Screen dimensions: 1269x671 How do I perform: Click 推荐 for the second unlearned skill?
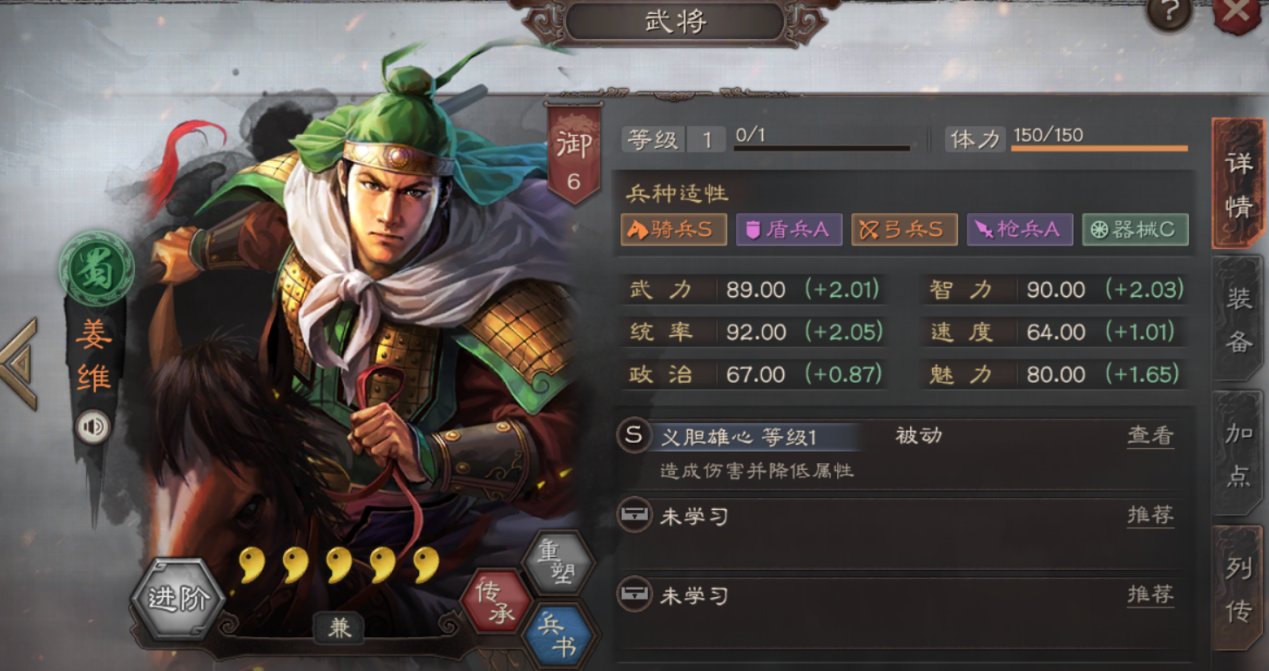pos(1150,595)
